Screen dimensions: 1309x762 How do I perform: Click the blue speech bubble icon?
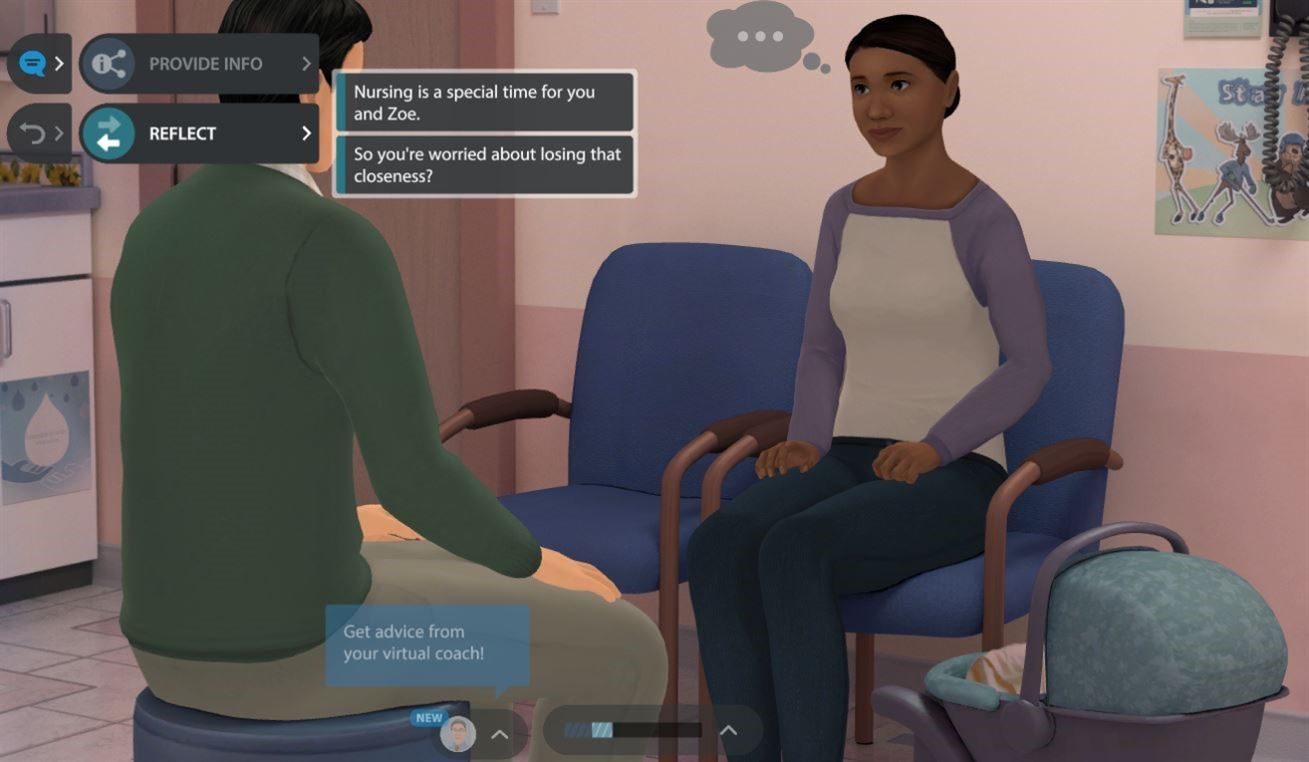(x=32, y=64)
